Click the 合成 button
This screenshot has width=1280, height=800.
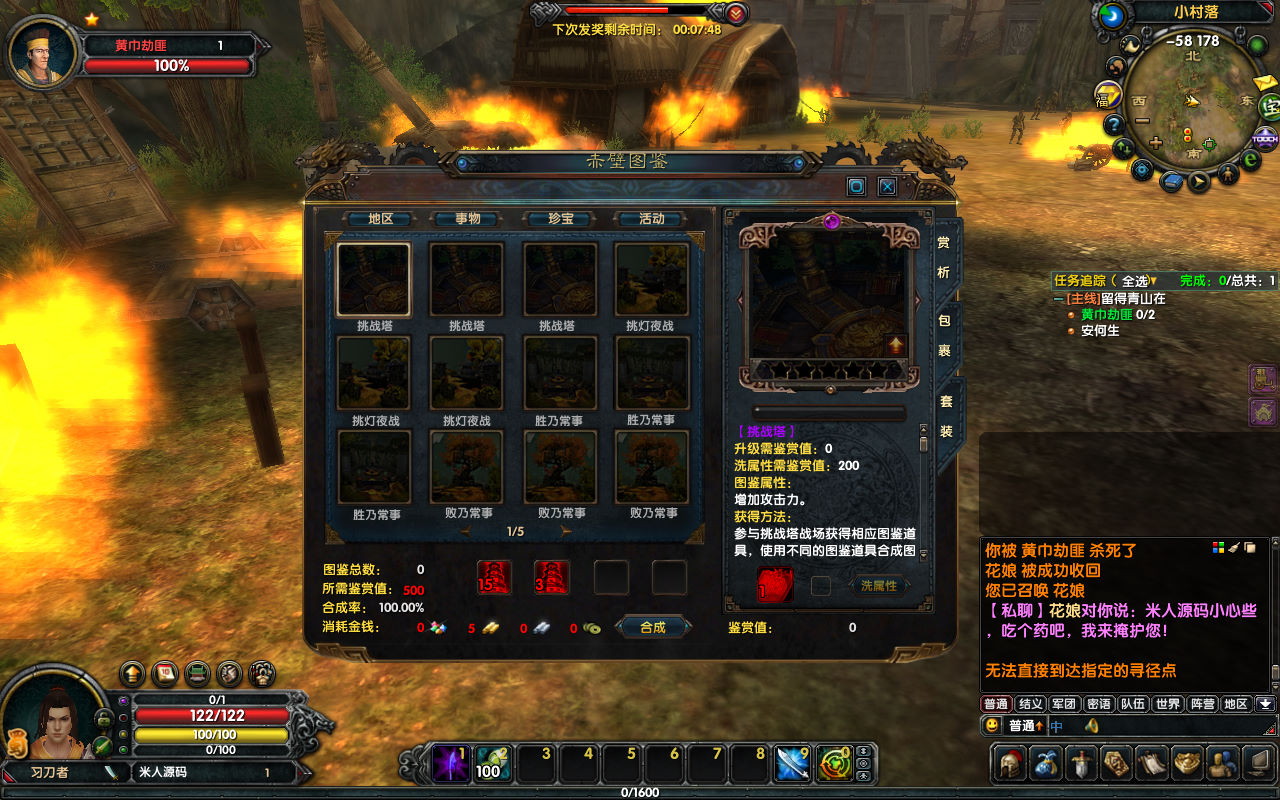coord(653,627)
